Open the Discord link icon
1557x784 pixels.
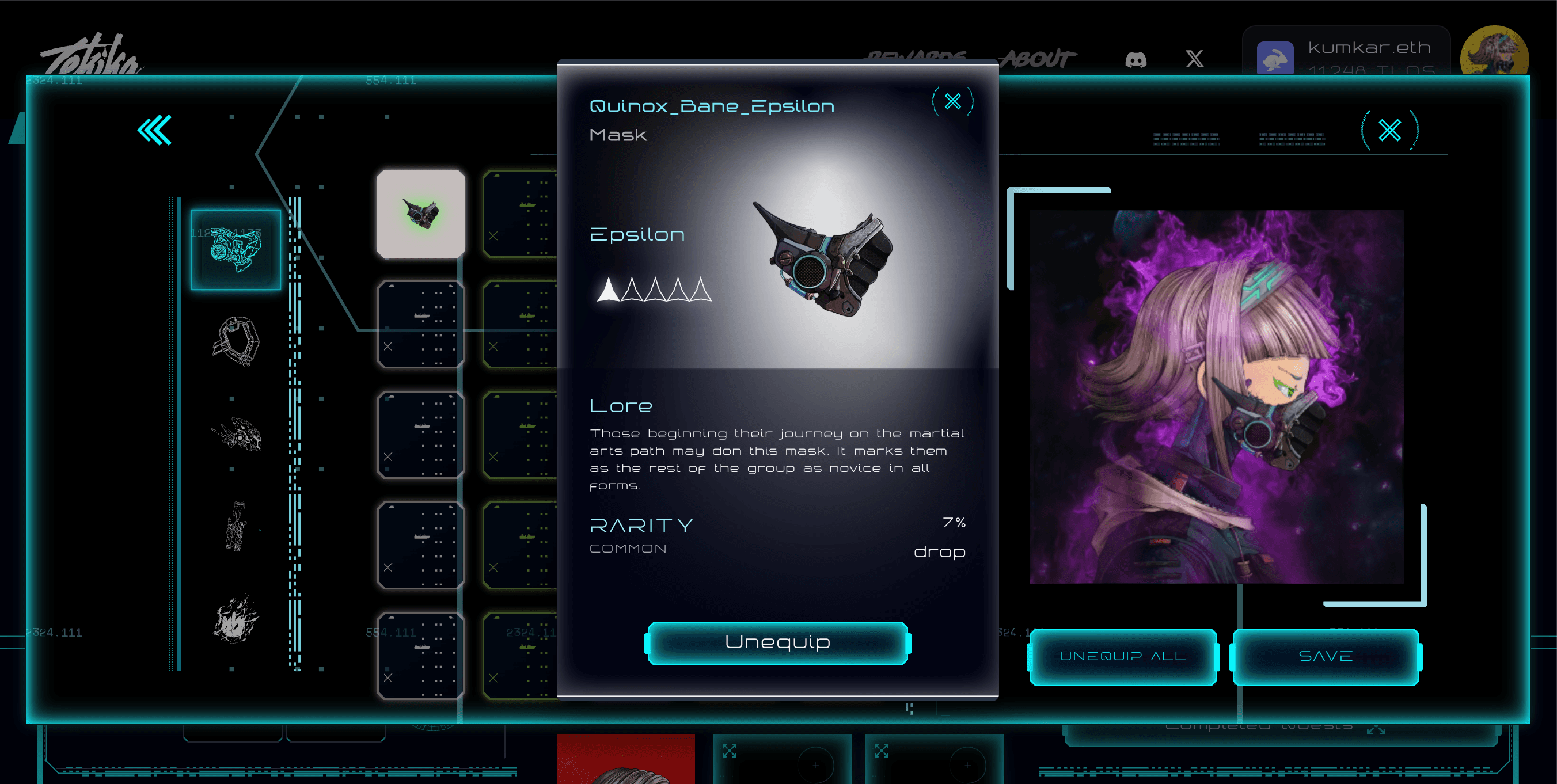pos(1136,59)
